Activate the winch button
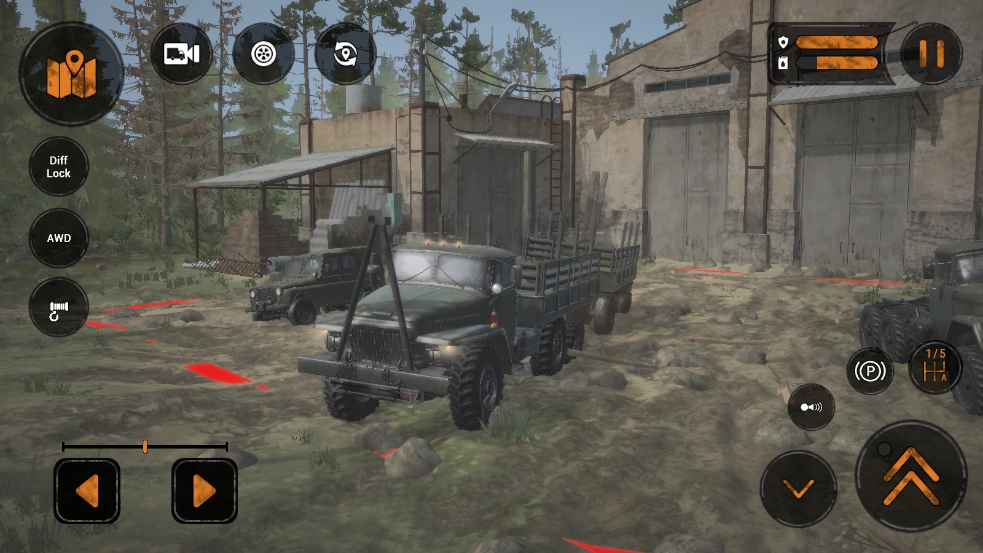 [59, 307]
